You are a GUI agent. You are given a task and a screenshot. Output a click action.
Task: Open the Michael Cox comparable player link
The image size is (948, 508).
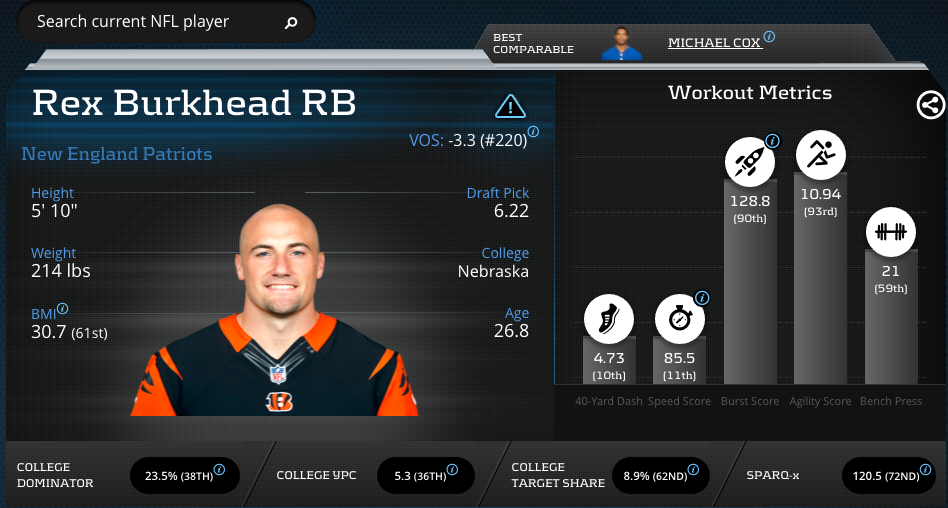pos(714,43)
